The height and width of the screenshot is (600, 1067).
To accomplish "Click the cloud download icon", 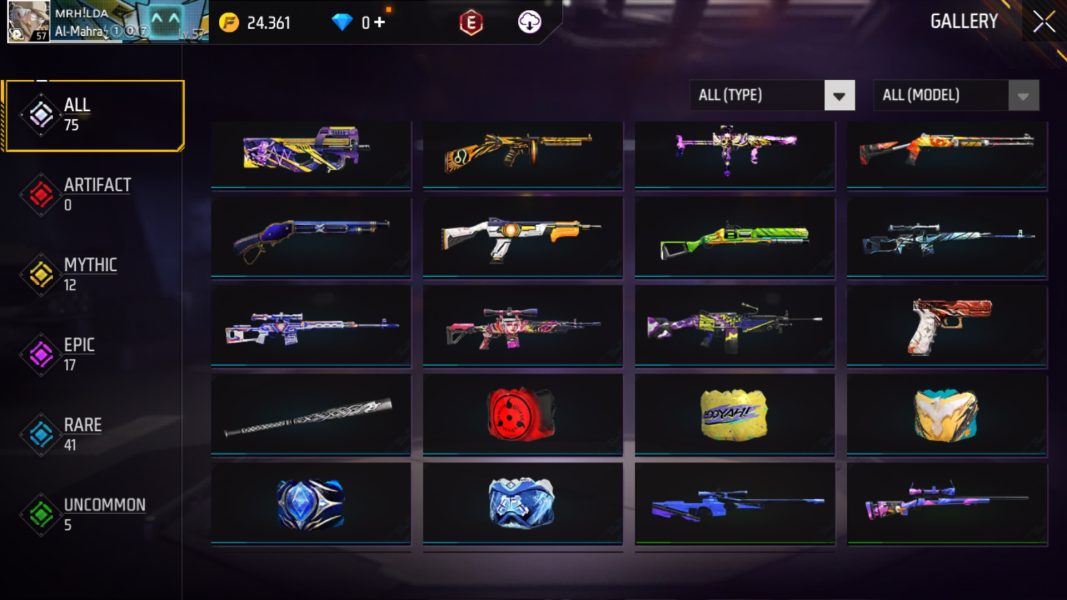I will 529,22.
